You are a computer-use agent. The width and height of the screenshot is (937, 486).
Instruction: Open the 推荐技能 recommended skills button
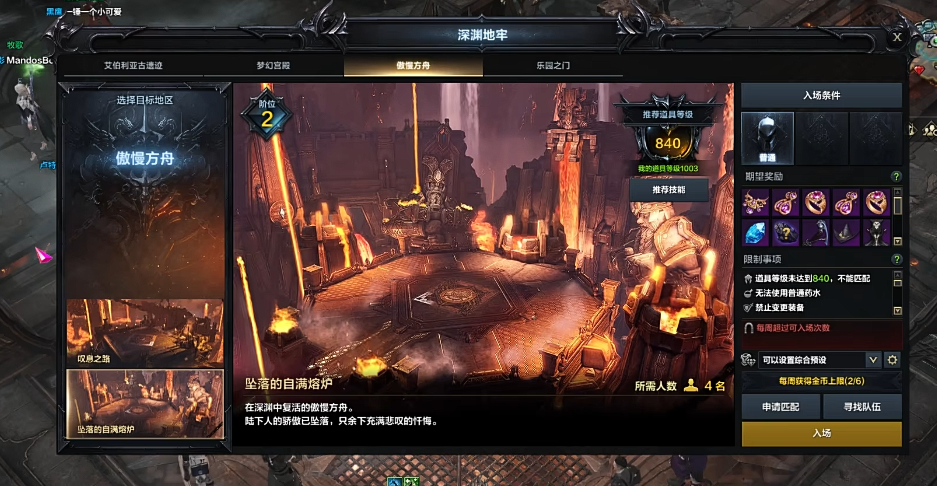coord(668,189)
